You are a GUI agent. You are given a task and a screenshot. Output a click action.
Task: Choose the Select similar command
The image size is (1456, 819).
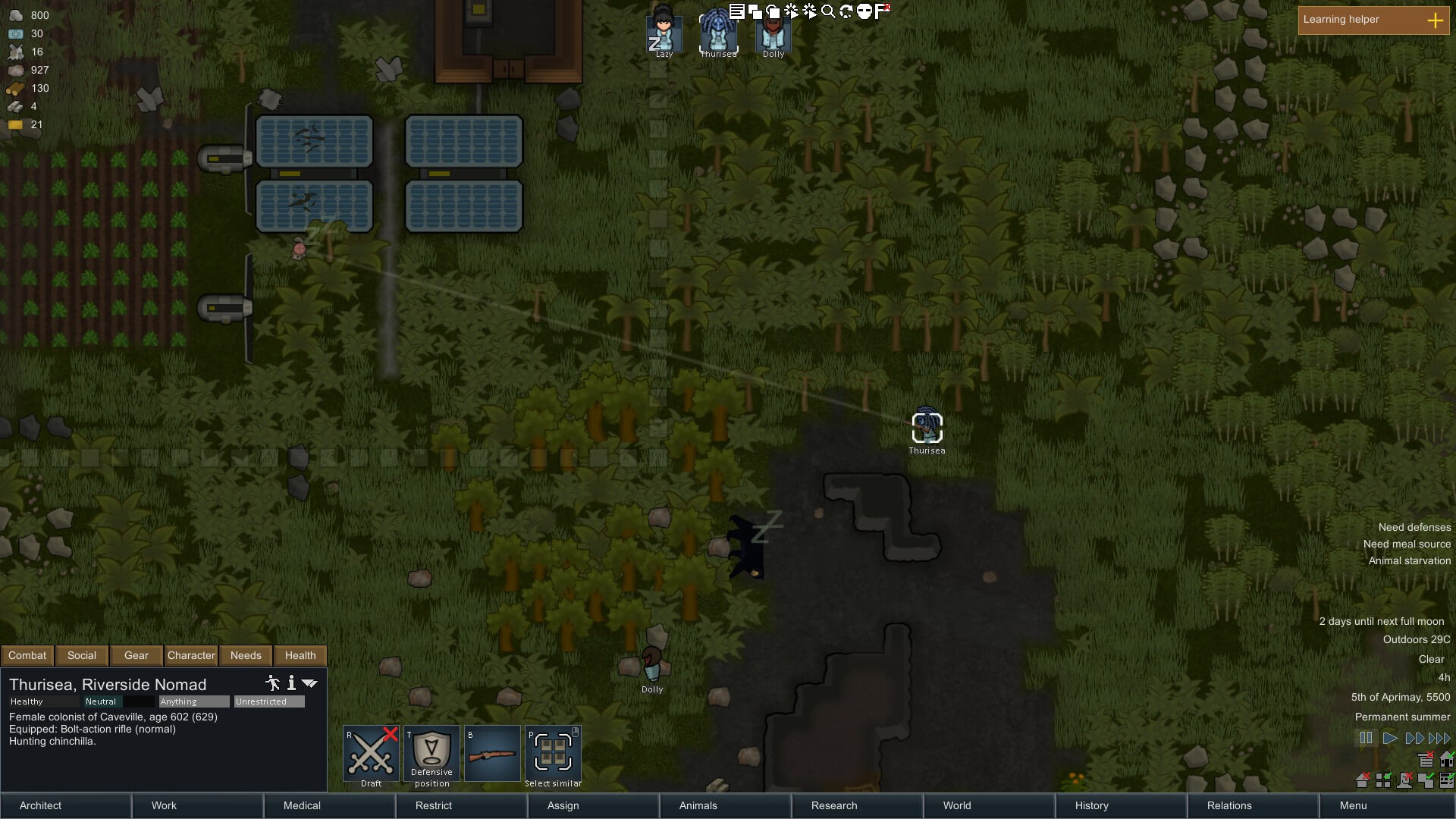(553, 754)
